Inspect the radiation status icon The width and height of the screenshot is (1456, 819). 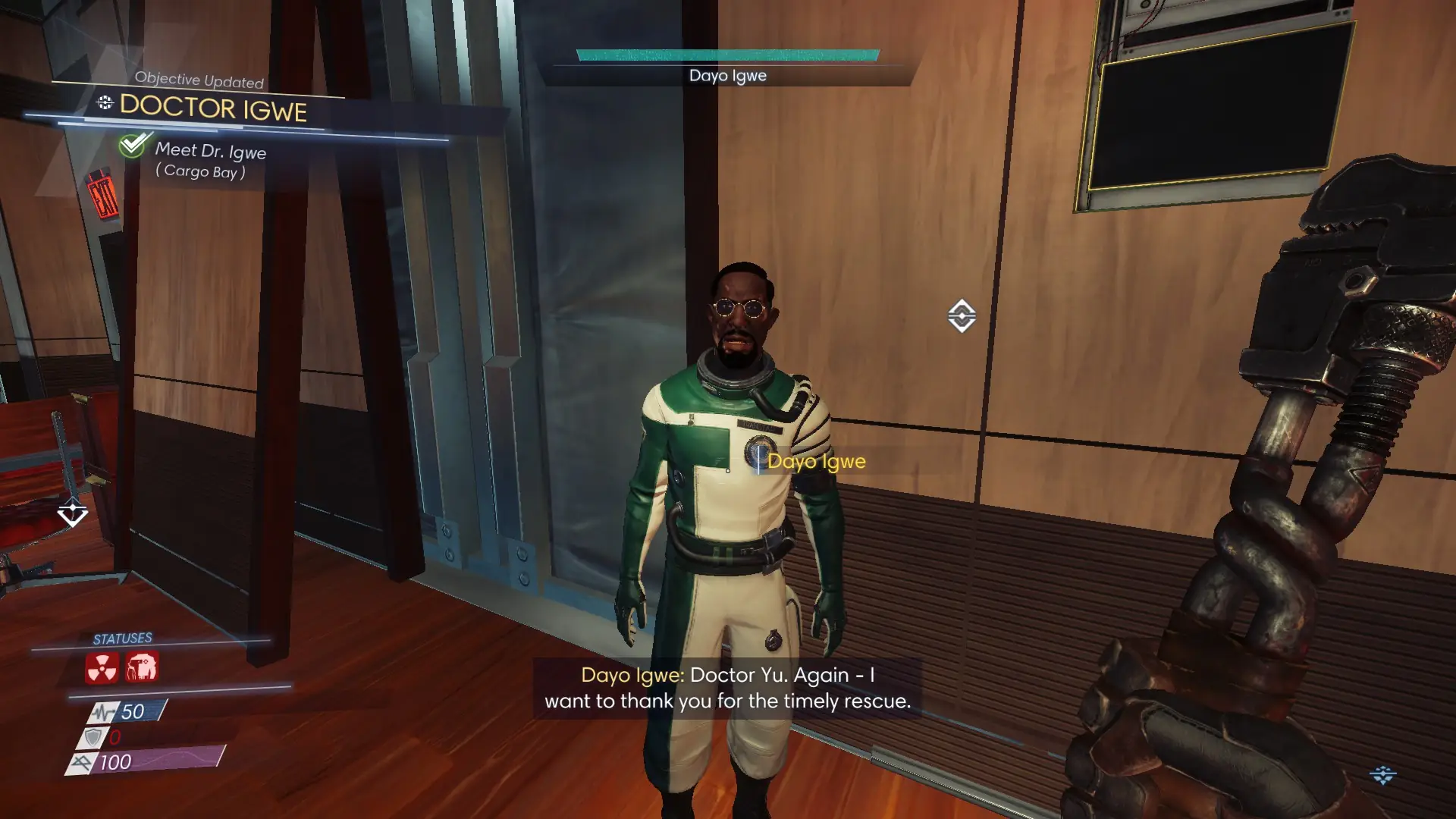(102, 668)
